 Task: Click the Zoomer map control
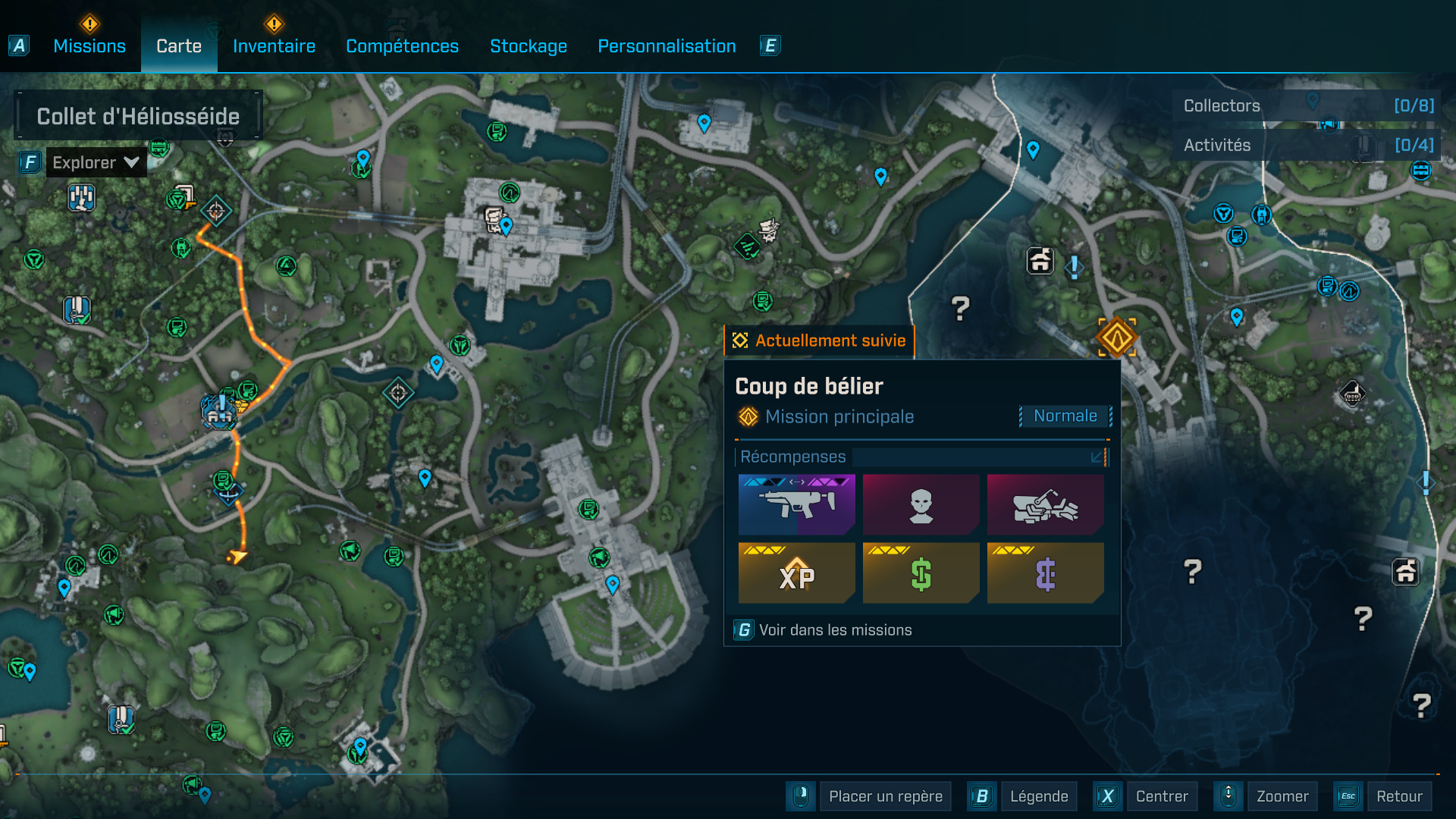(1282, 796)
